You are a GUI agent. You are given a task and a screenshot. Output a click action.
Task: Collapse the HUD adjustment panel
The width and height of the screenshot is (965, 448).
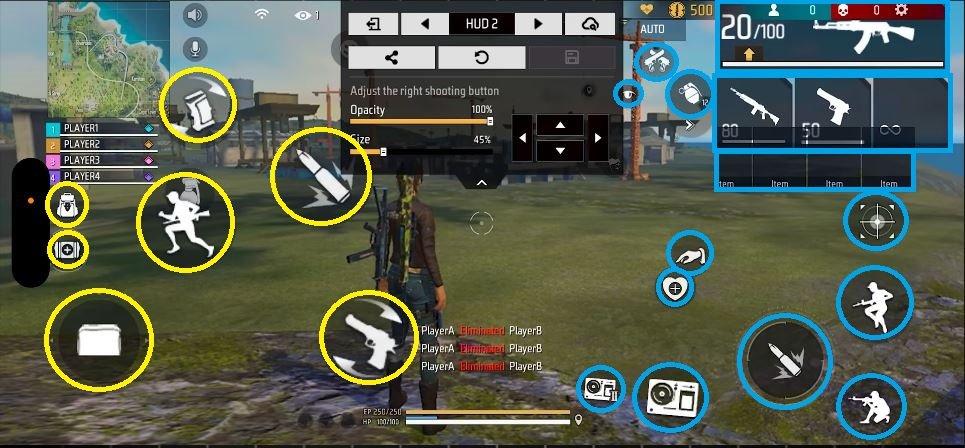[481, 183]
